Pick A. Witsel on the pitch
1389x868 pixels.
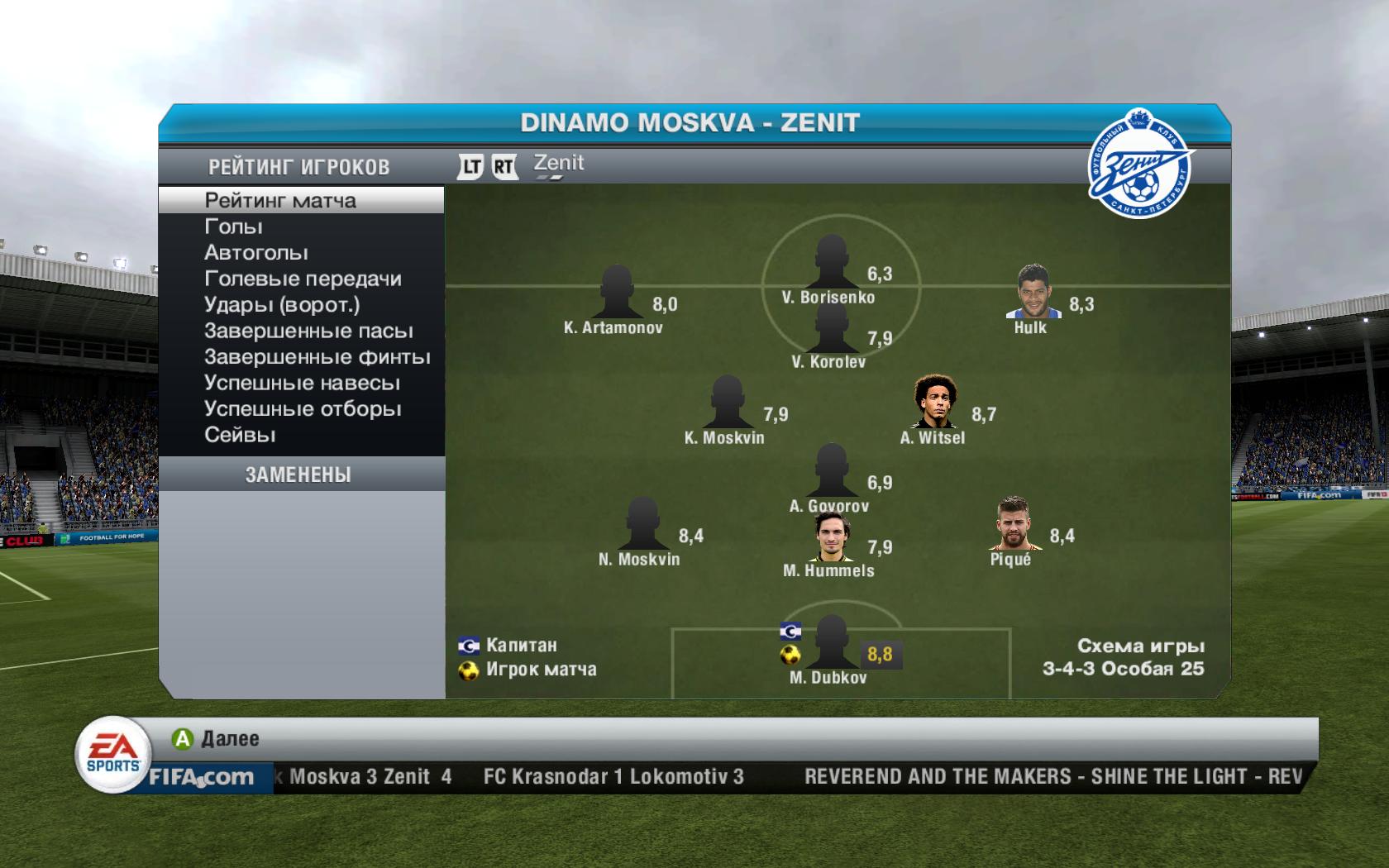(x=935, y=402)
